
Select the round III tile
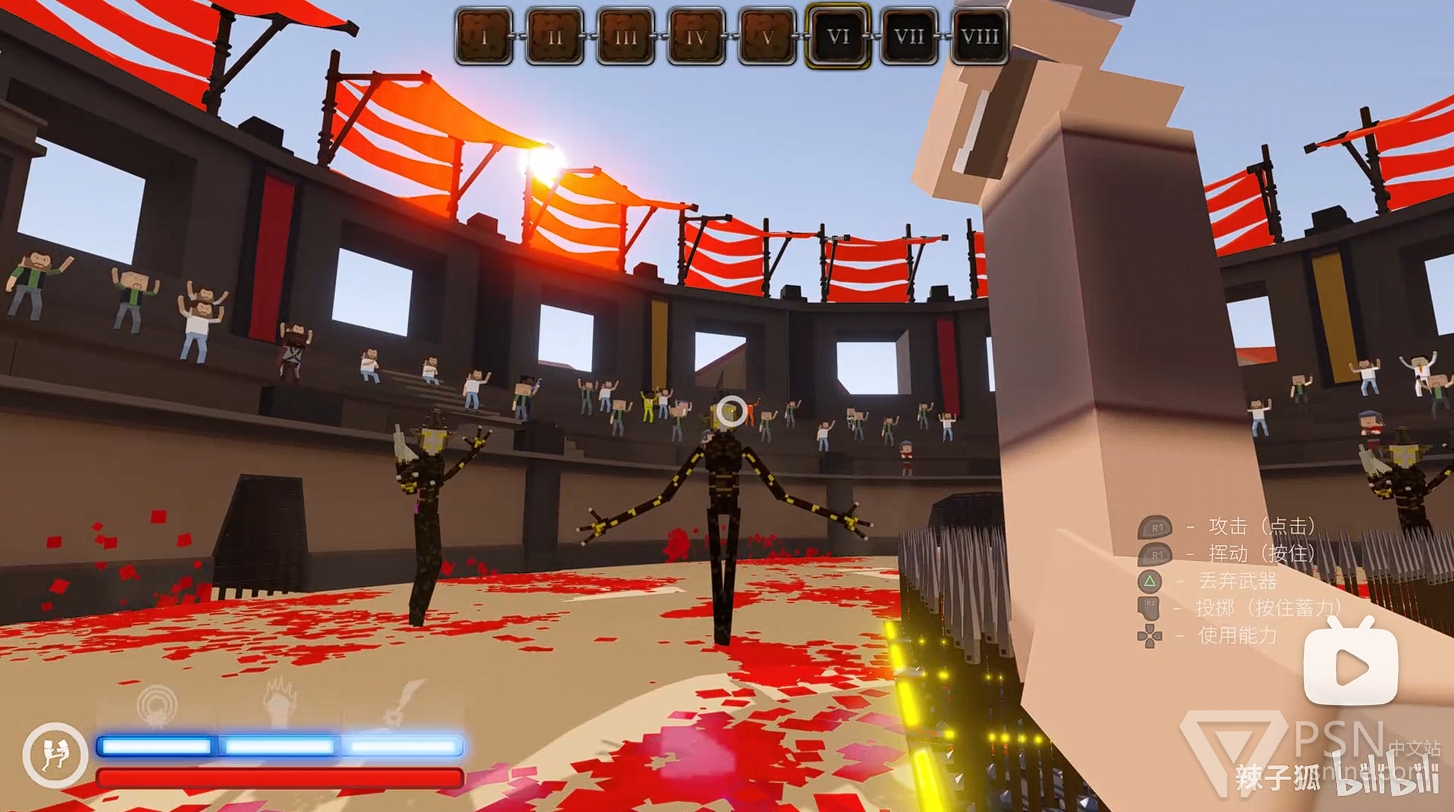[x=626, y=37]
